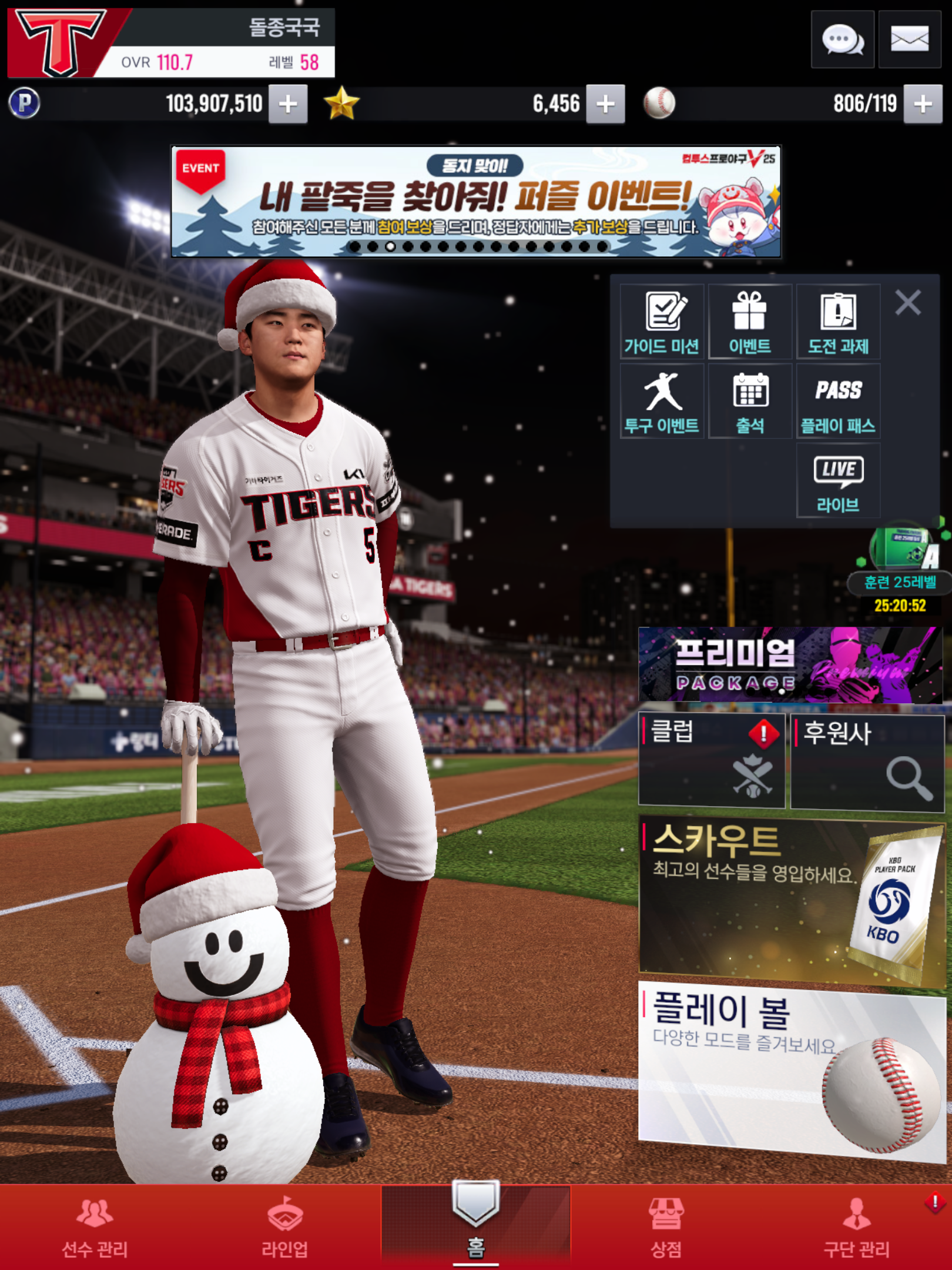The height and width of the screenshot is (1270, 952).
Task: Add more P points with plus button
Action: pyautogui.click(x=288, y=104)
